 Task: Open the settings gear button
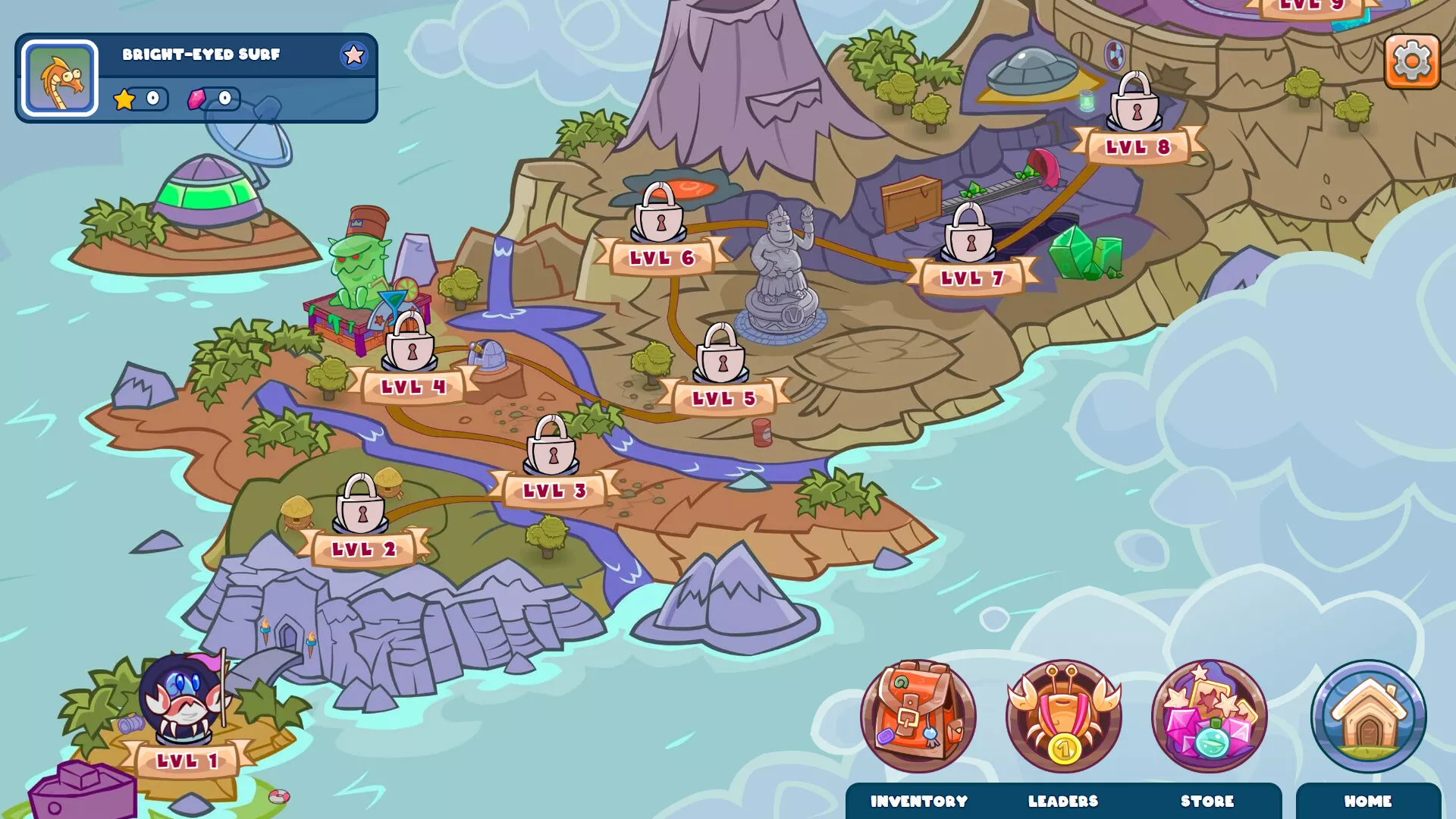1411,61
